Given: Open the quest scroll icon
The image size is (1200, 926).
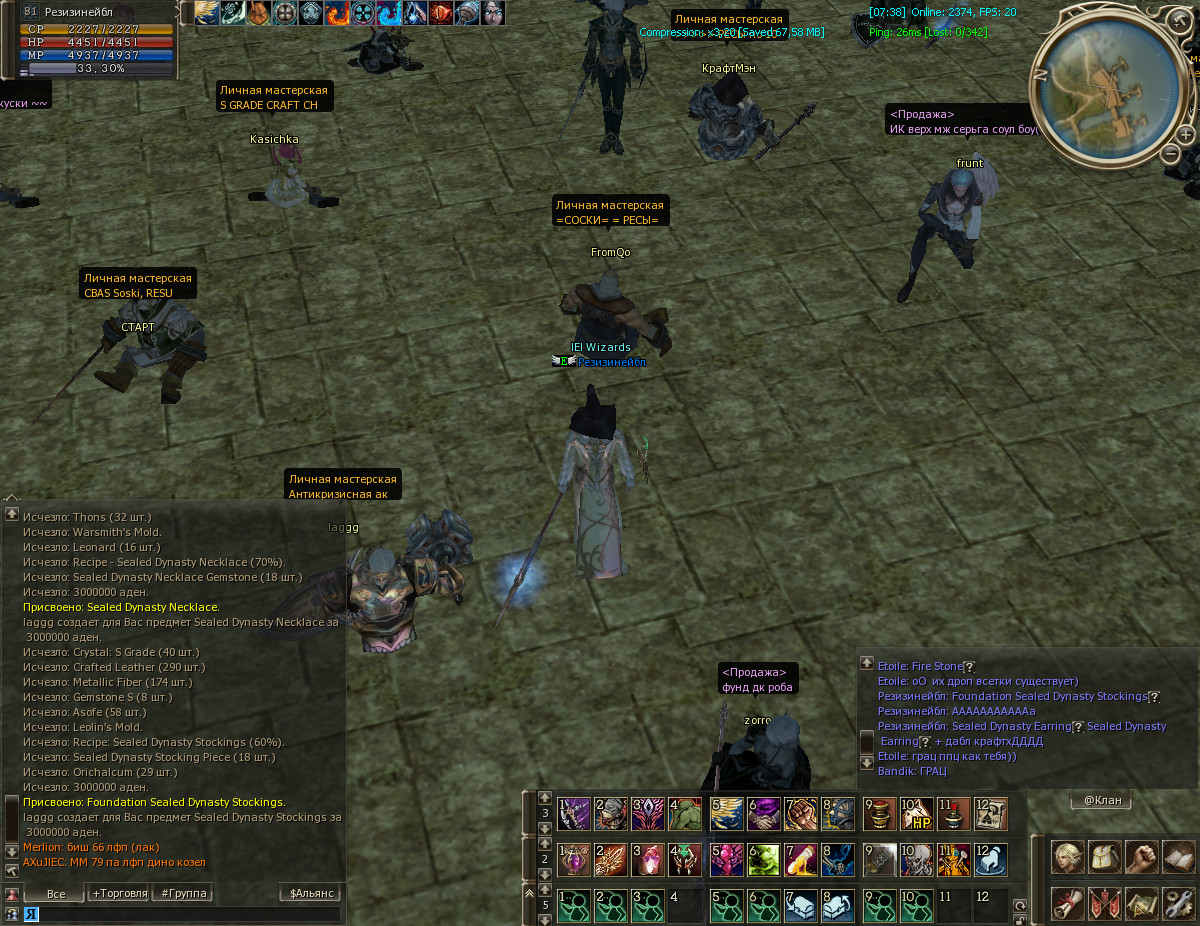Looking at the screenshot, I should coord(1067,903).
